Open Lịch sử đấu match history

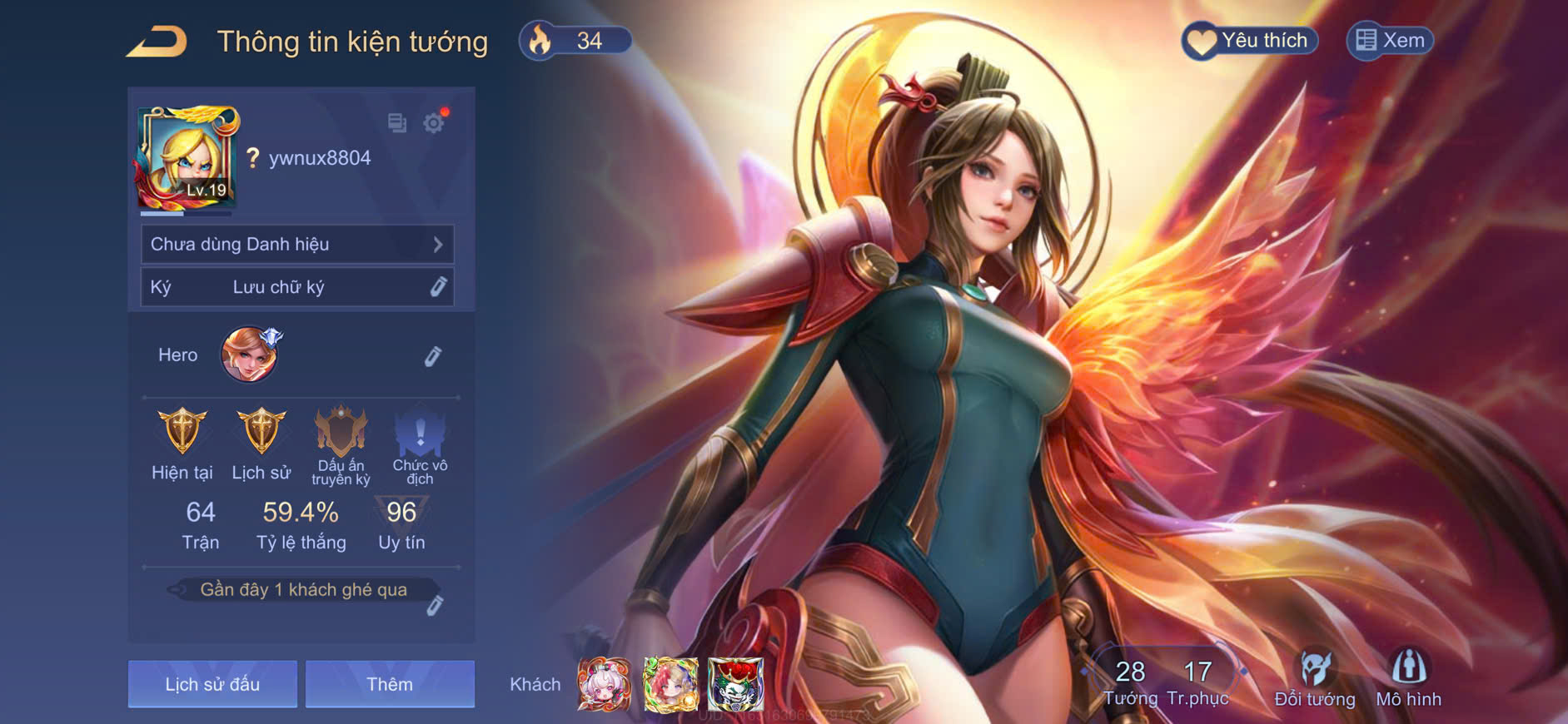point(212,684)
